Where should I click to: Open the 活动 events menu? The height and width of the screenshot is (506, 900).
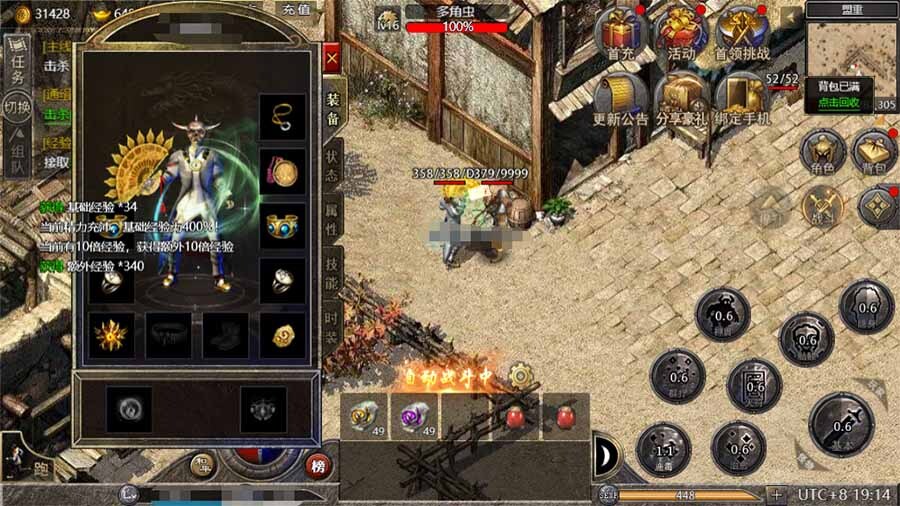point(682,33)
